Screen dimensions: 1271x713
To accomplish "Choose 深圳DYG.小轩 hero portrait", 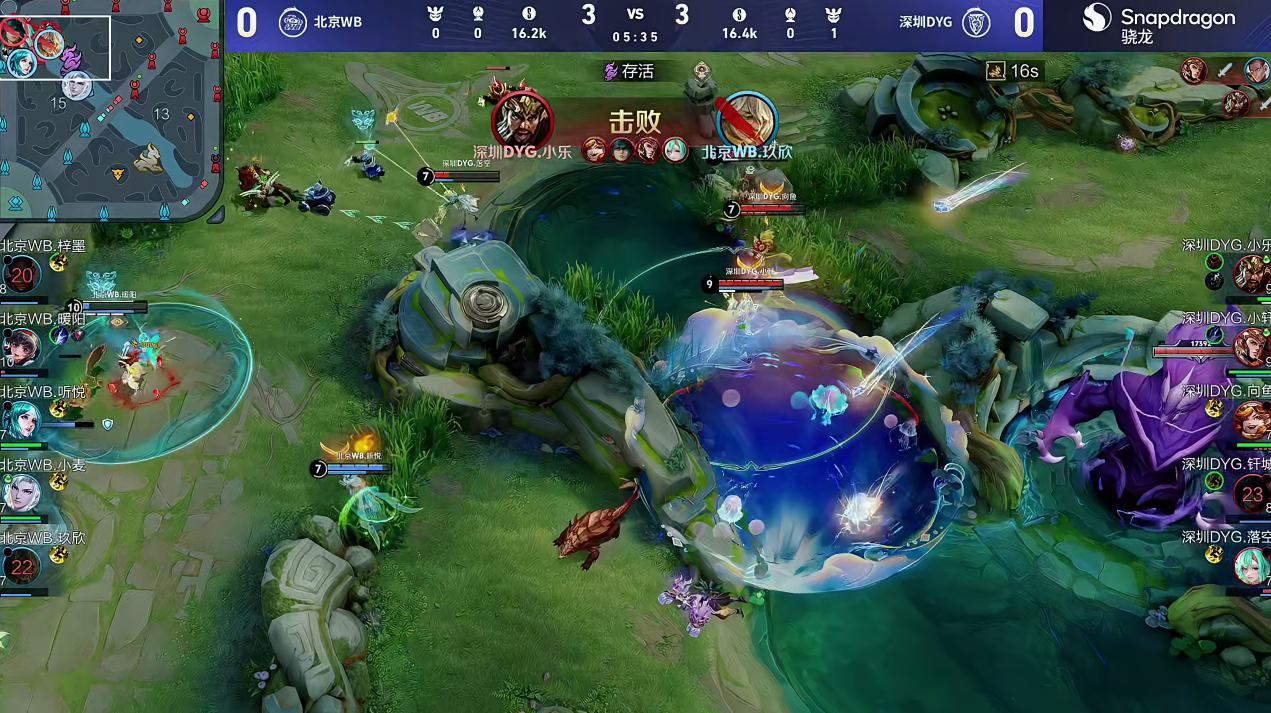I will pyautogui.click(x=1252, y=346).
